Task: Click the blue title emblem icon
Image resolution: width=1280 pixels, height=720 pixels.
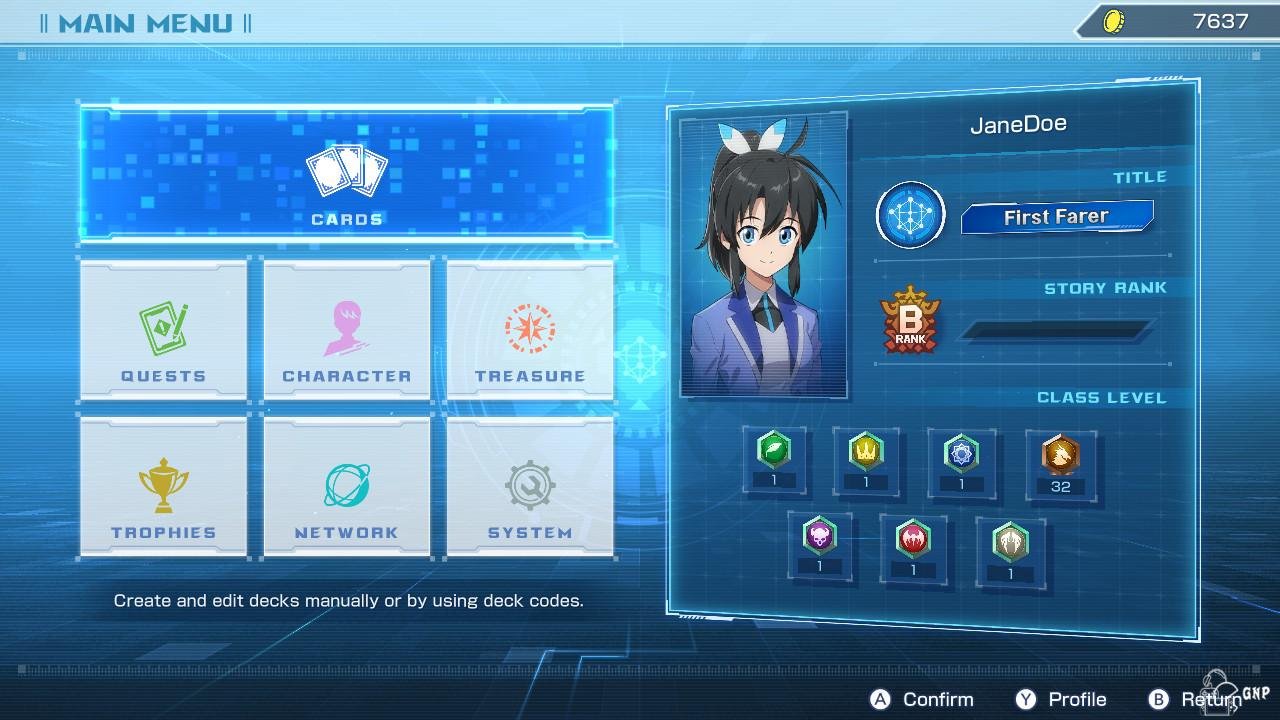Action: point(911,215)
